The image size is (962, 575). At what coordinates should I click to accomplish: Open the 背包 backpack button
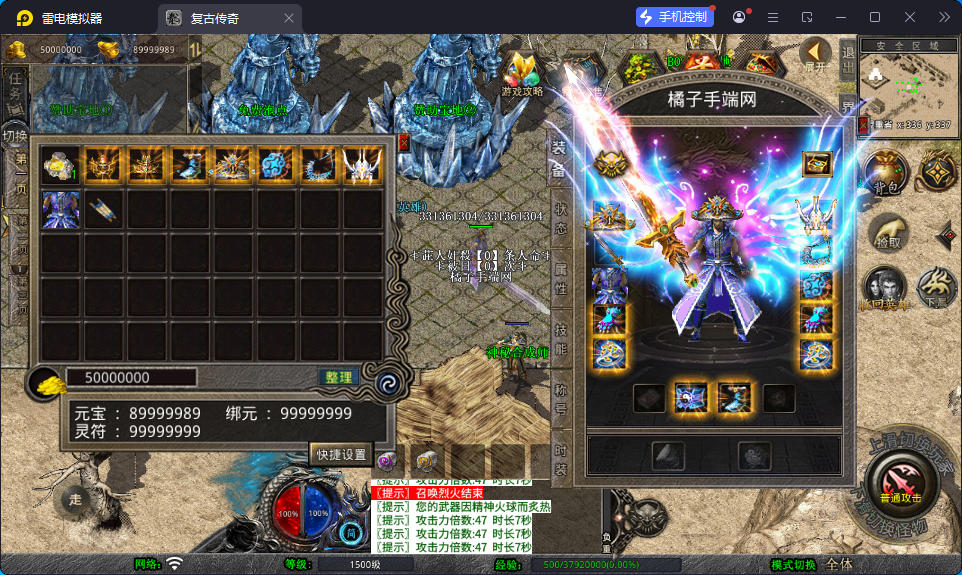click(886, 173)
